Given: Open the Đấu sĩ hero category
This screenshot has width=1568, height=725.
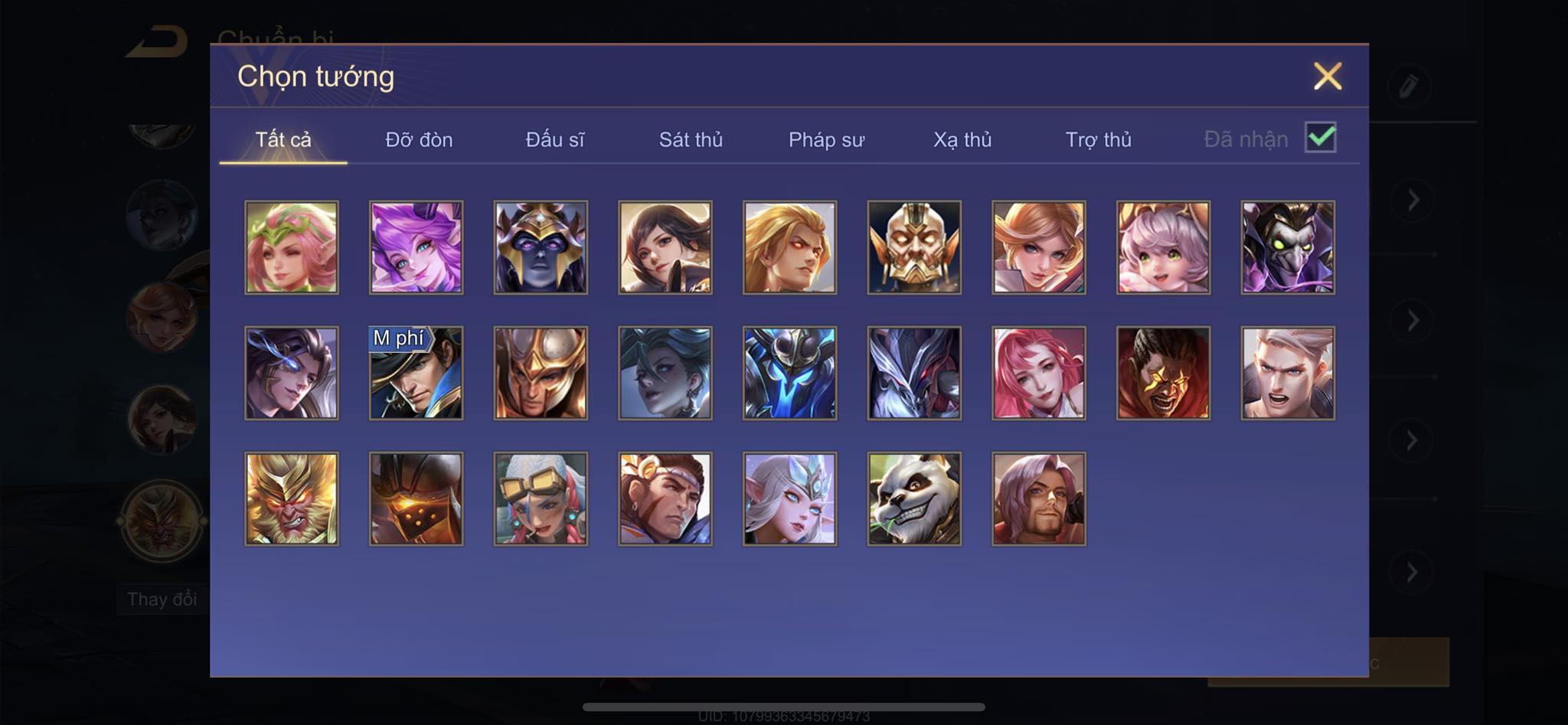Looking at the screenshot, I should [x=554, y=140].
